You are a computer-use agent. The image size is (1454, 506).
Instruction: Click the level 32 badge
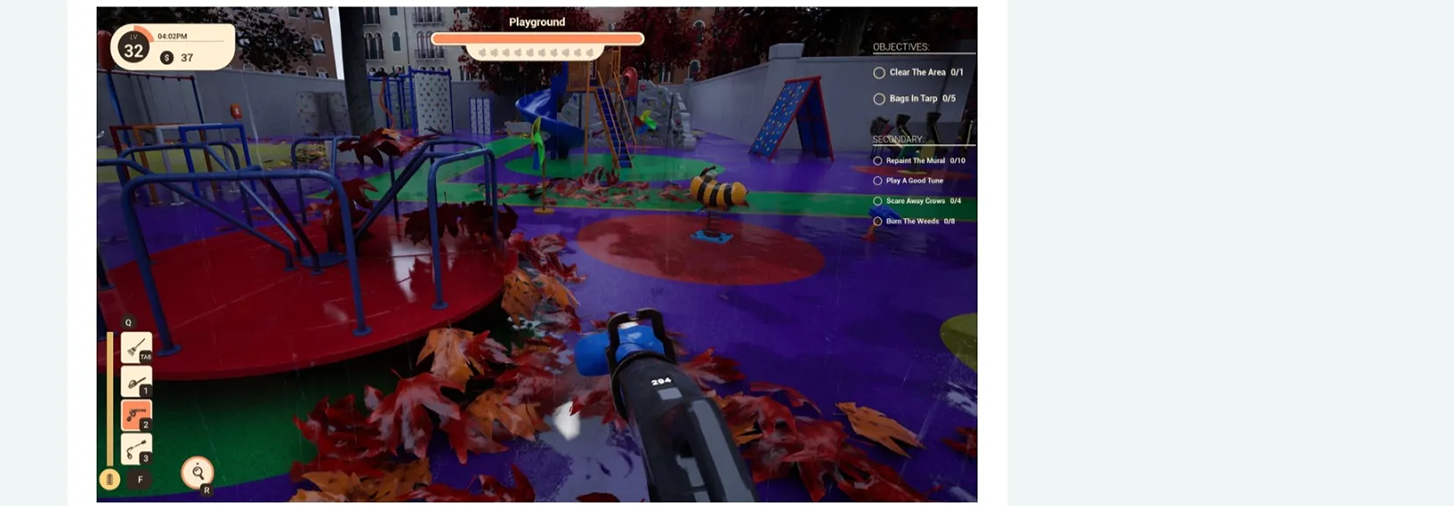pos(133,48)
